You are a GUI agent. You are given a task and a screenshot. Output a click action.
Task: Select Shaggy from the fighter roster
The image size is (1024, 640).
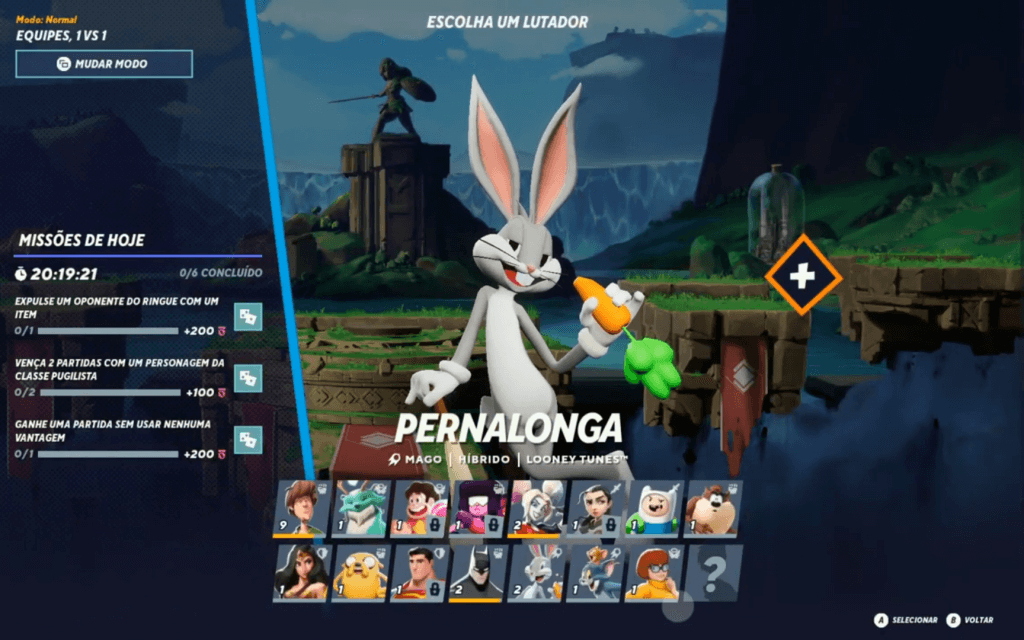301,509
